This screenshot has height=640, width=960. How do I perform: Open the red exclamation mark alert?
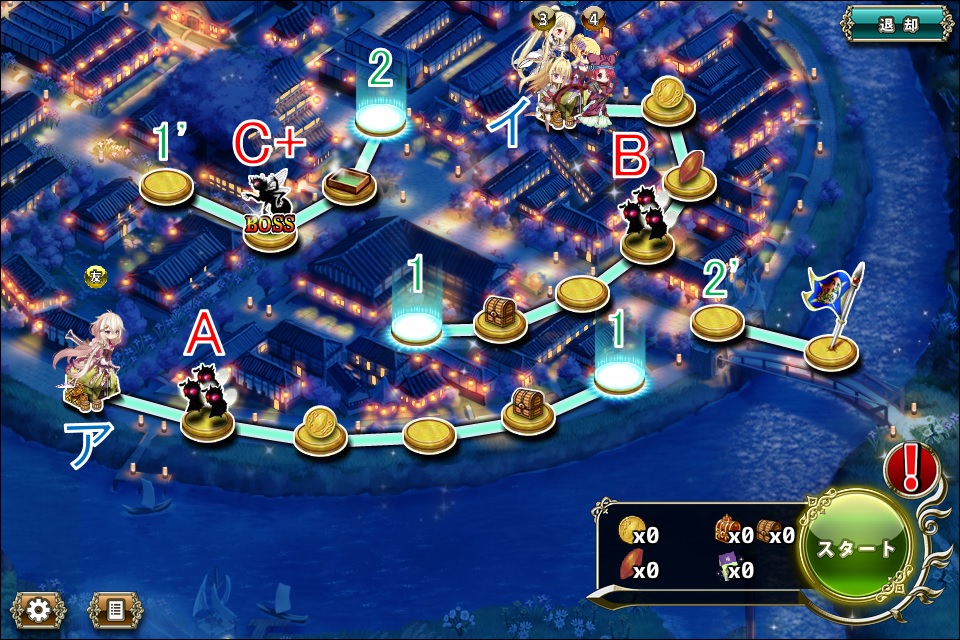tap(912, 468)
